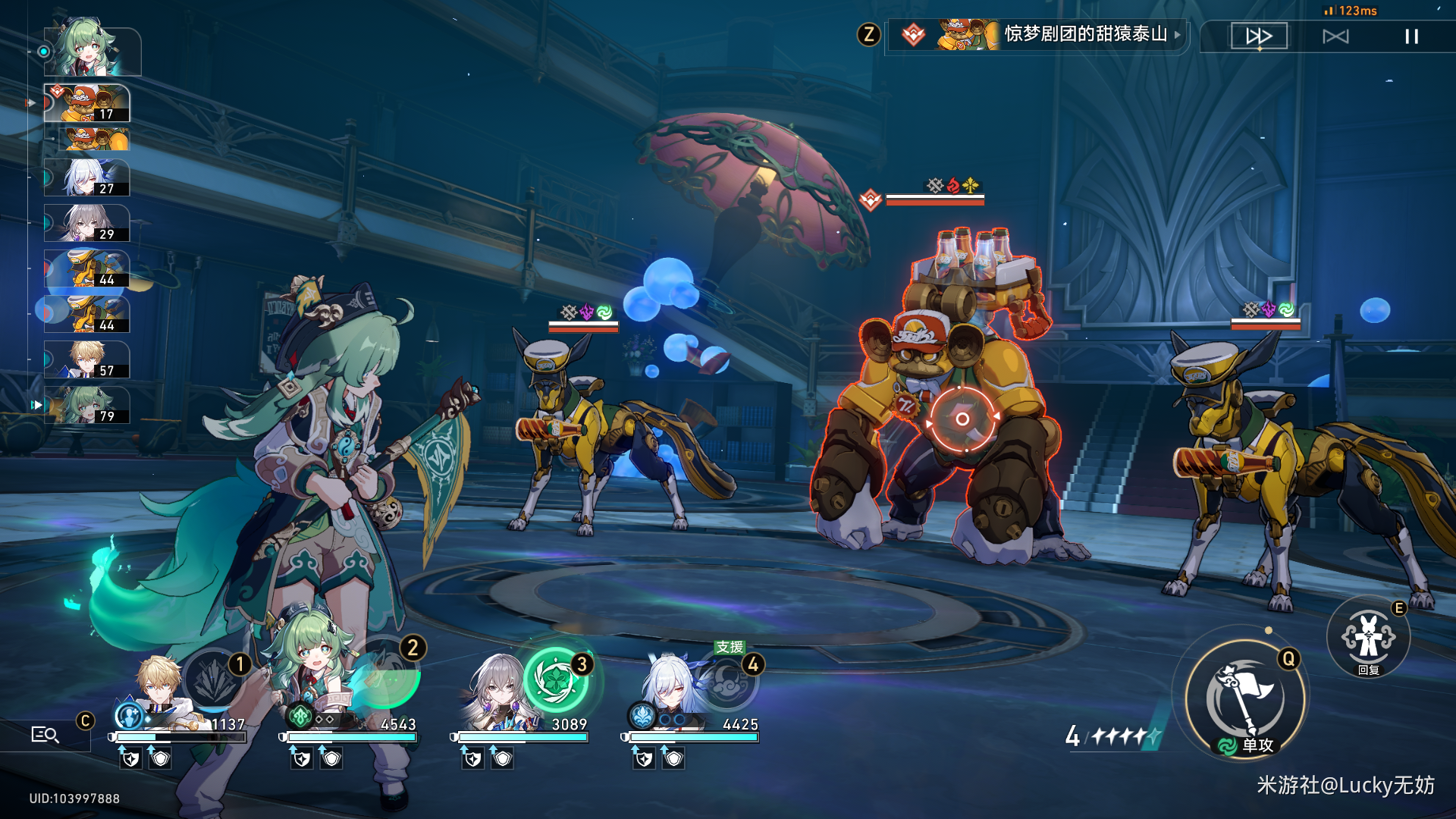Pause the battle
Screen dimensions: 1456x819
tap(1411, 36)
